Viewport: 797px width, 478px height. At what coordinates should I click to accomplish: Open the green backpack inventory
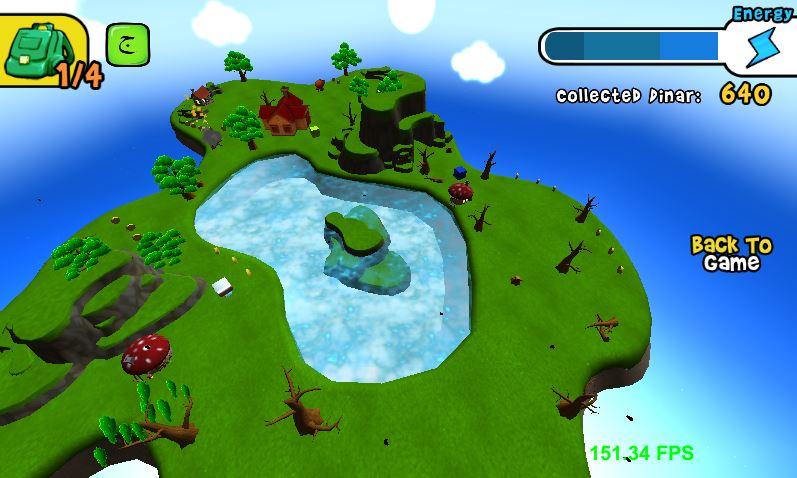[x=40, y=50]
